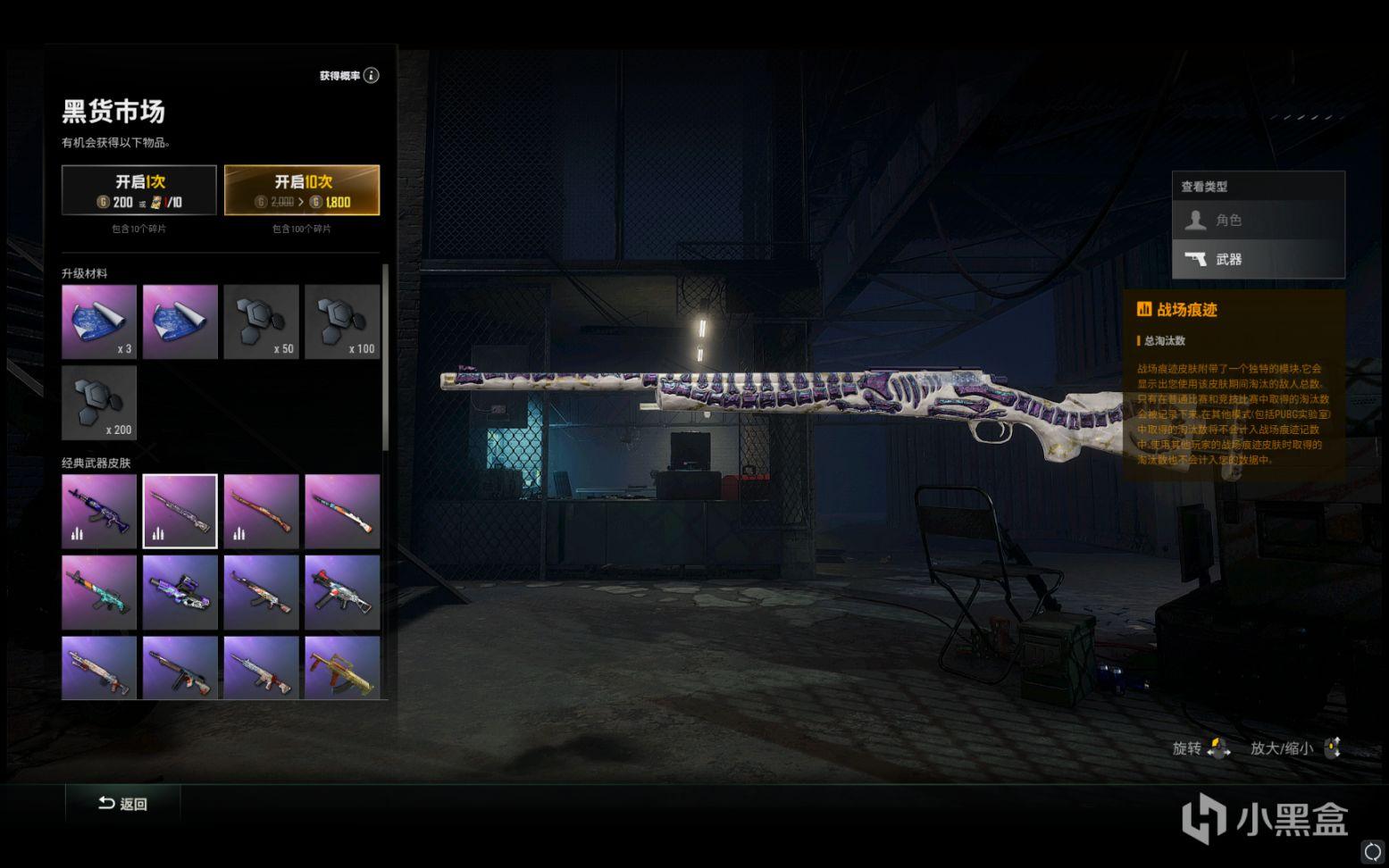The image size is (1389, 868).
Task: Preview the gold Groza weapon skin
Action: pos(342,668)
